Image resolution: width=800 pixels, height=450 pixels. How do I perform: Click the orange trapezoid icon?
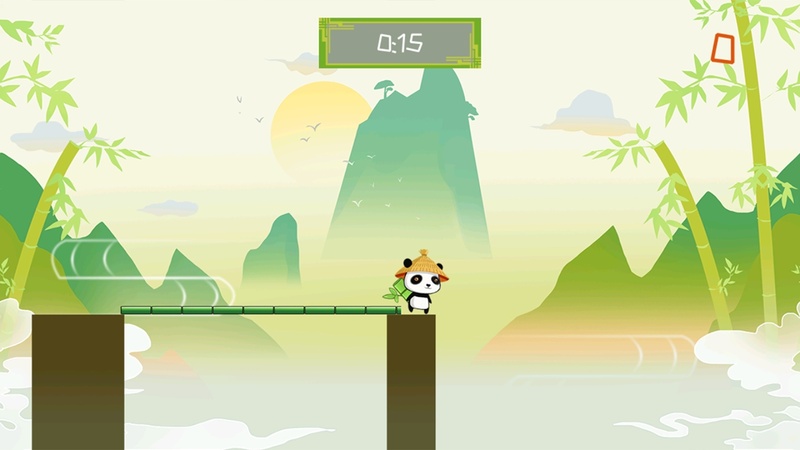pyautogui.click(x=723, y=48)
